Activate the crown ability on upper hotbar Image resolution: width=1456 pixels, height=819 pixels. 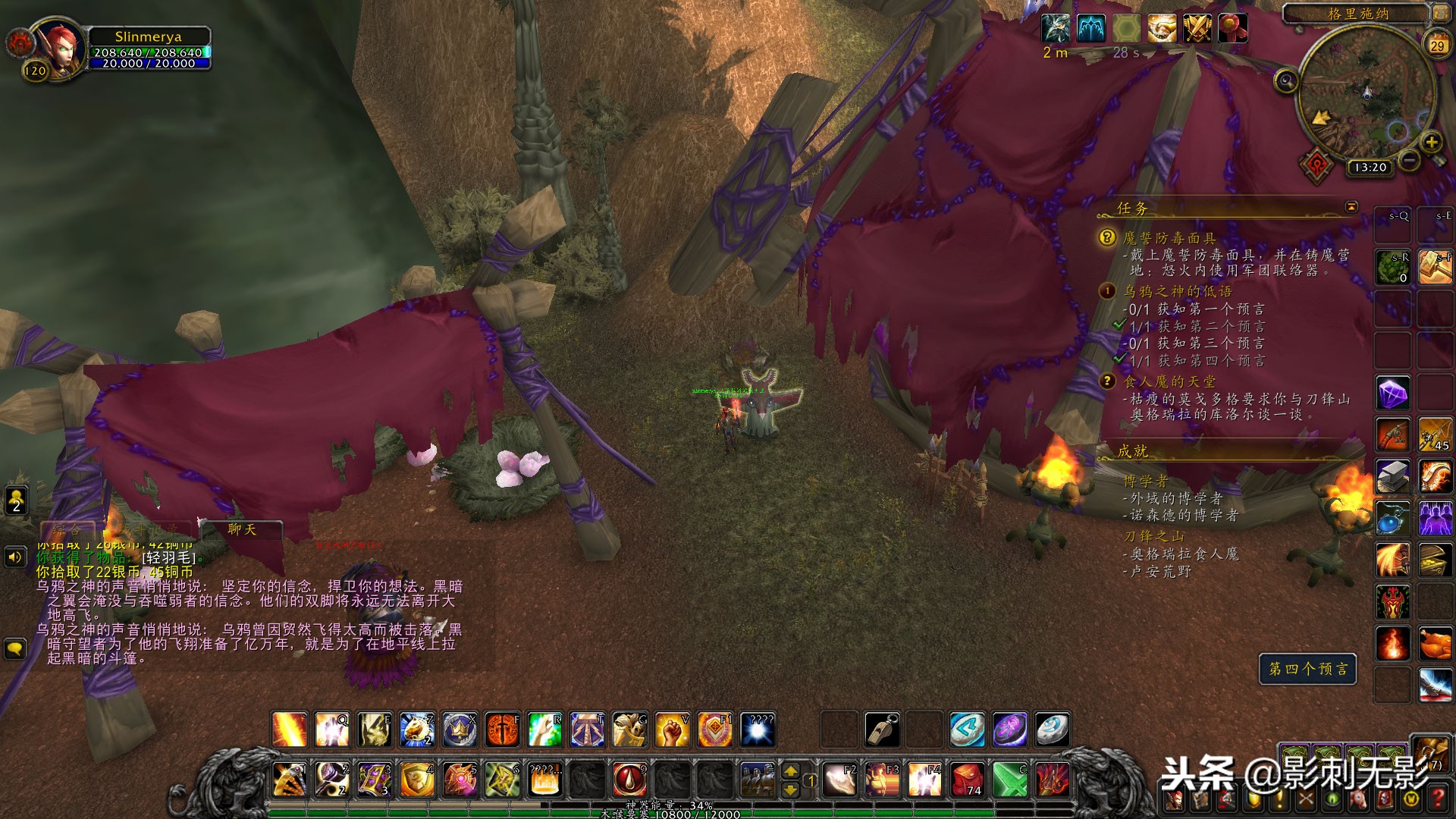(x=460, y=730)
